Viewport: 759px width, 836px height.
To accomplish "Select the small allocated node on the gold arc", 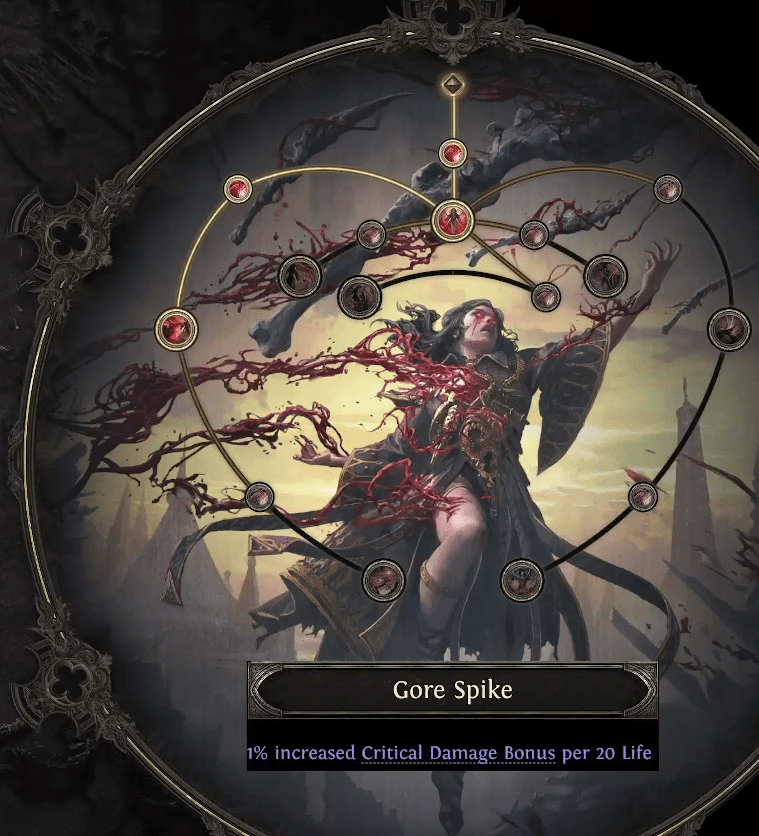I will point(237,188).
